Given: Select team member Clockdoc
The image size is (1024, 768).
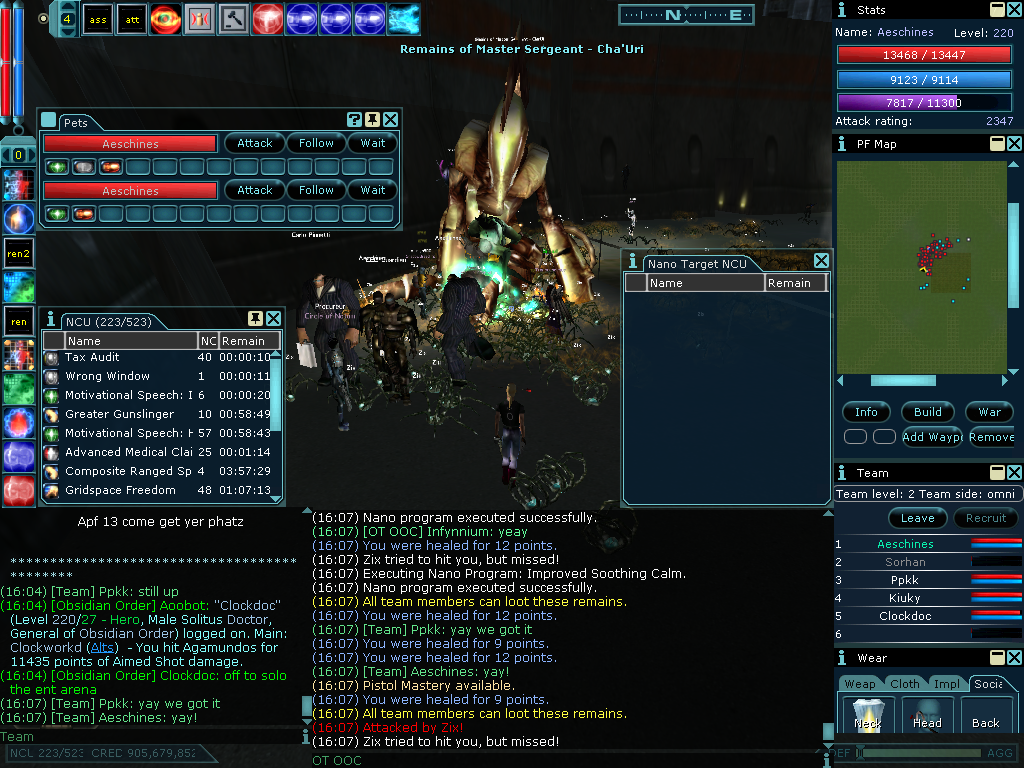Looking at the screenshot, I should coord(904,616).
